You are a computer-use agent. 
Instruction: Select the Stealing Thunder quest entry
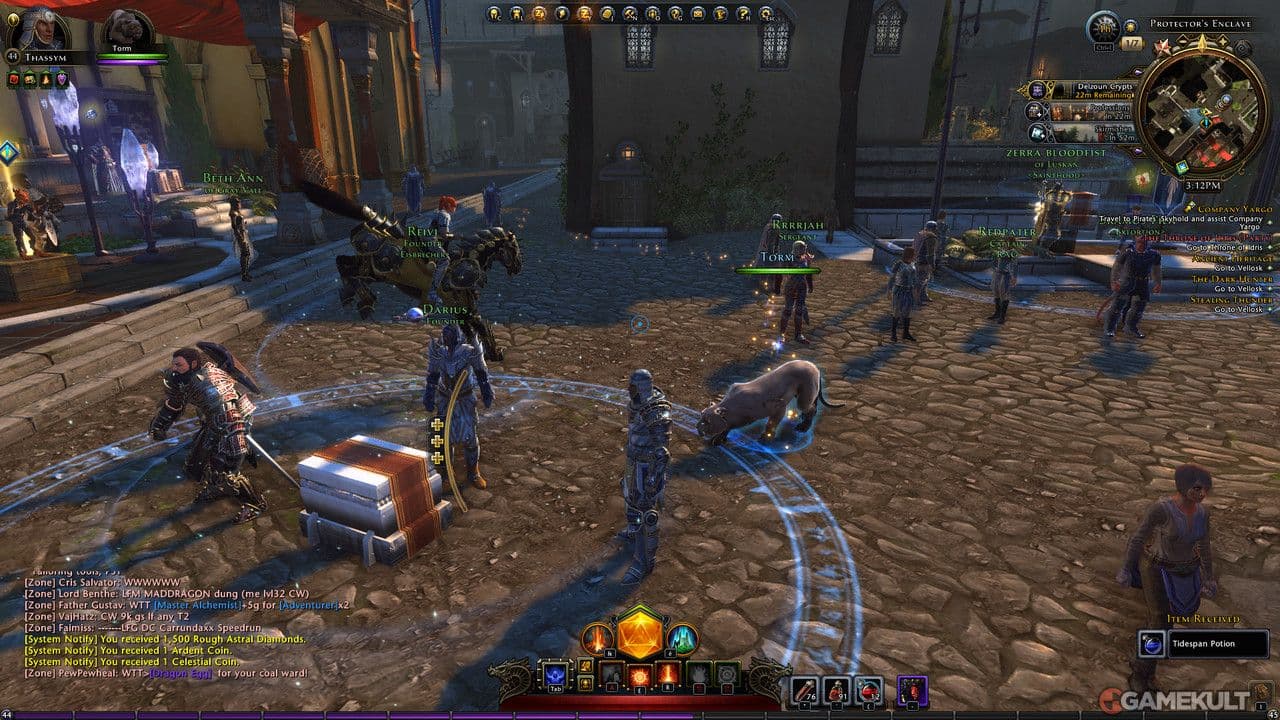tap(1232, 300)
